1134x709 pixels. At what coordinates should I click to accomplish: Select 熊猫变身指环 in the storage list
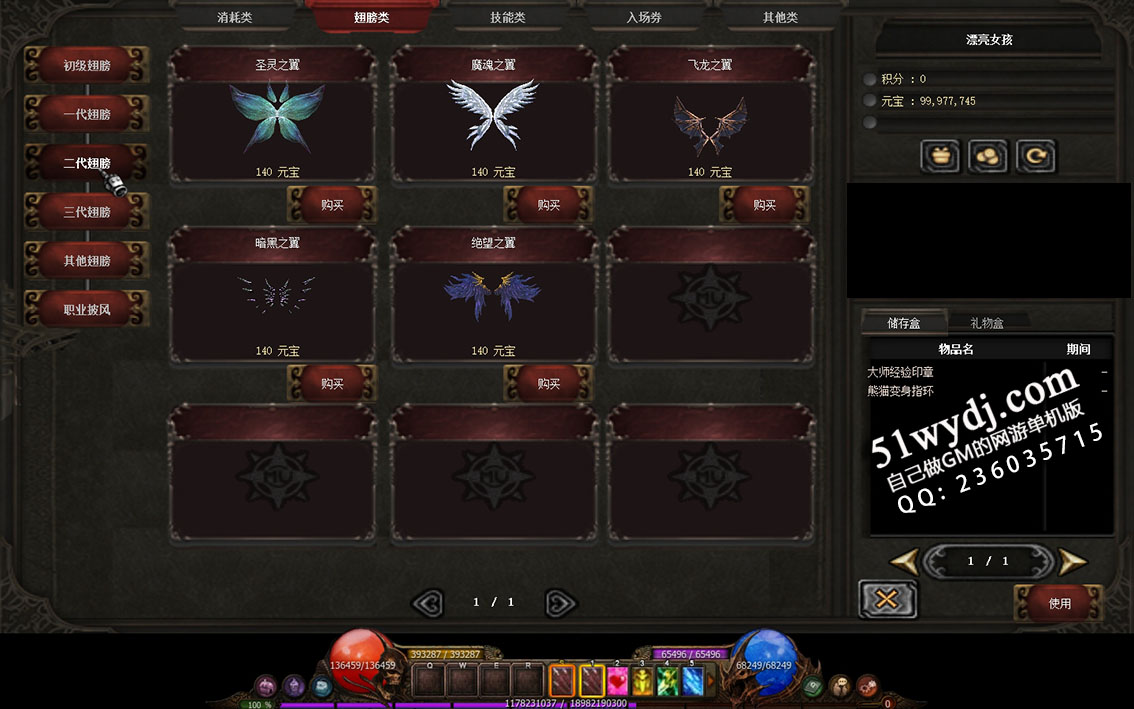900,391
